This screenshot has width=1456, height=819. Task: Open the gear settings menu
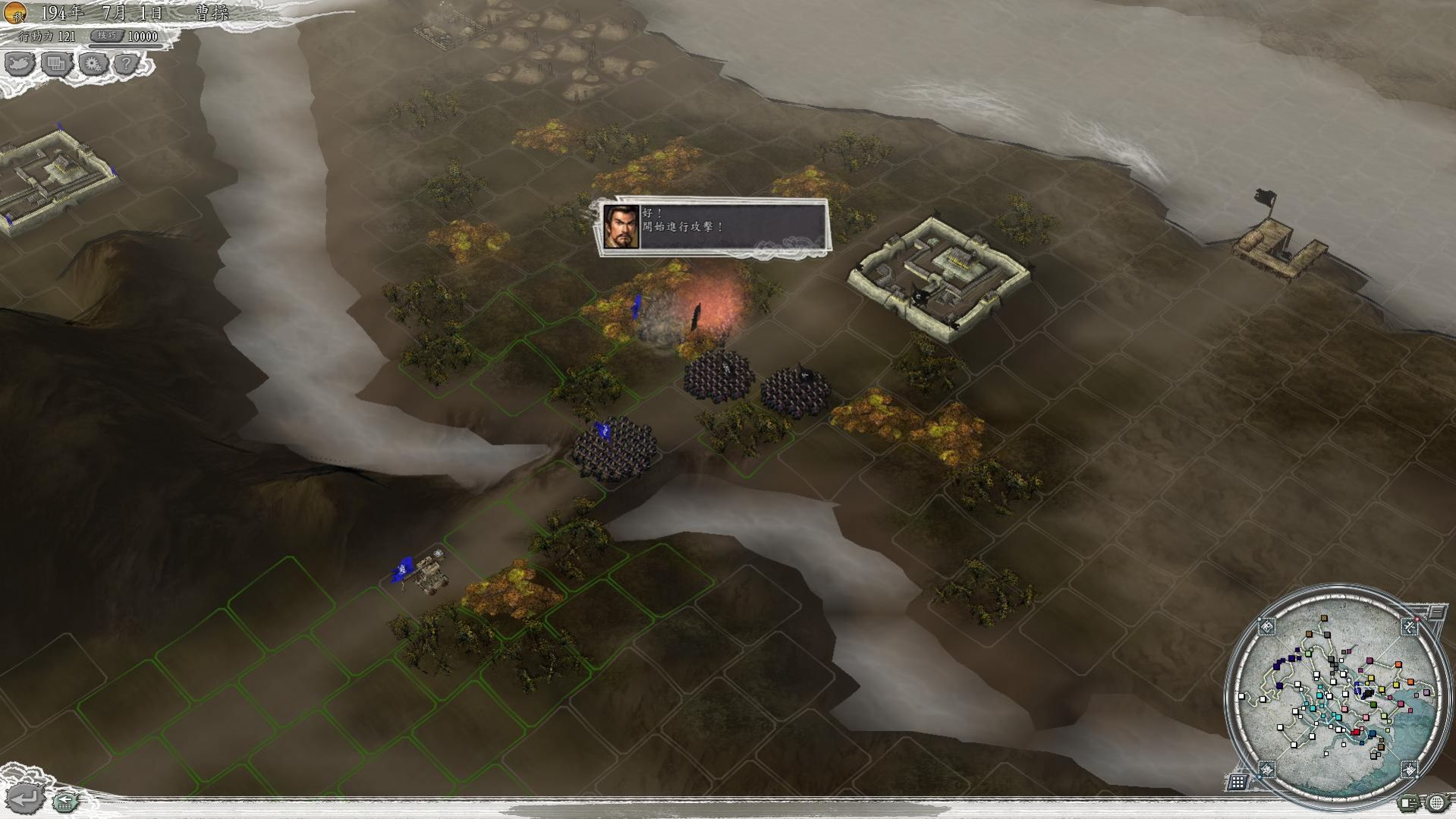(93, 64)
